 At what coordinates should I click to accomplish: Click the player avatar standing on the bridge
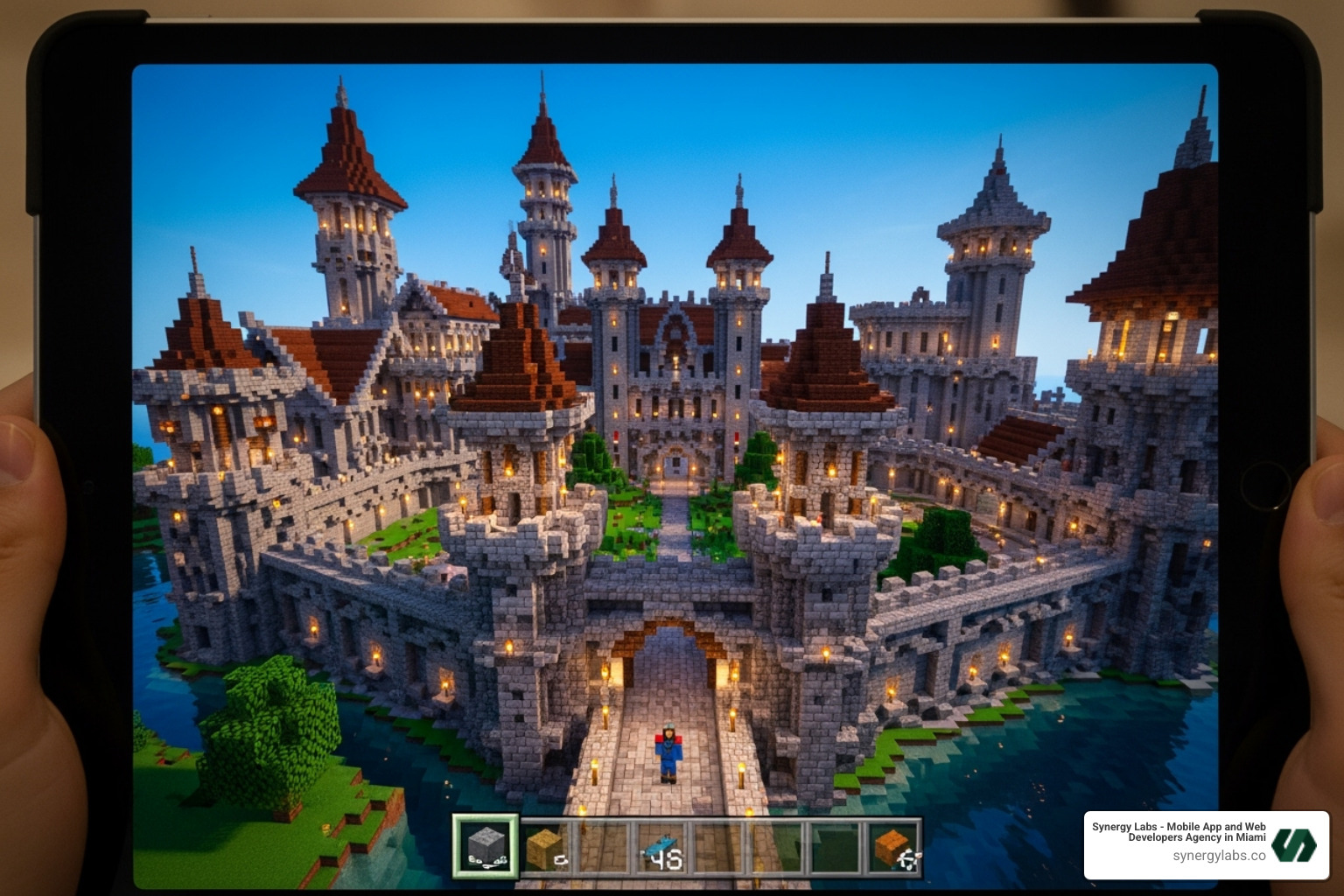[x=667, y=752]
